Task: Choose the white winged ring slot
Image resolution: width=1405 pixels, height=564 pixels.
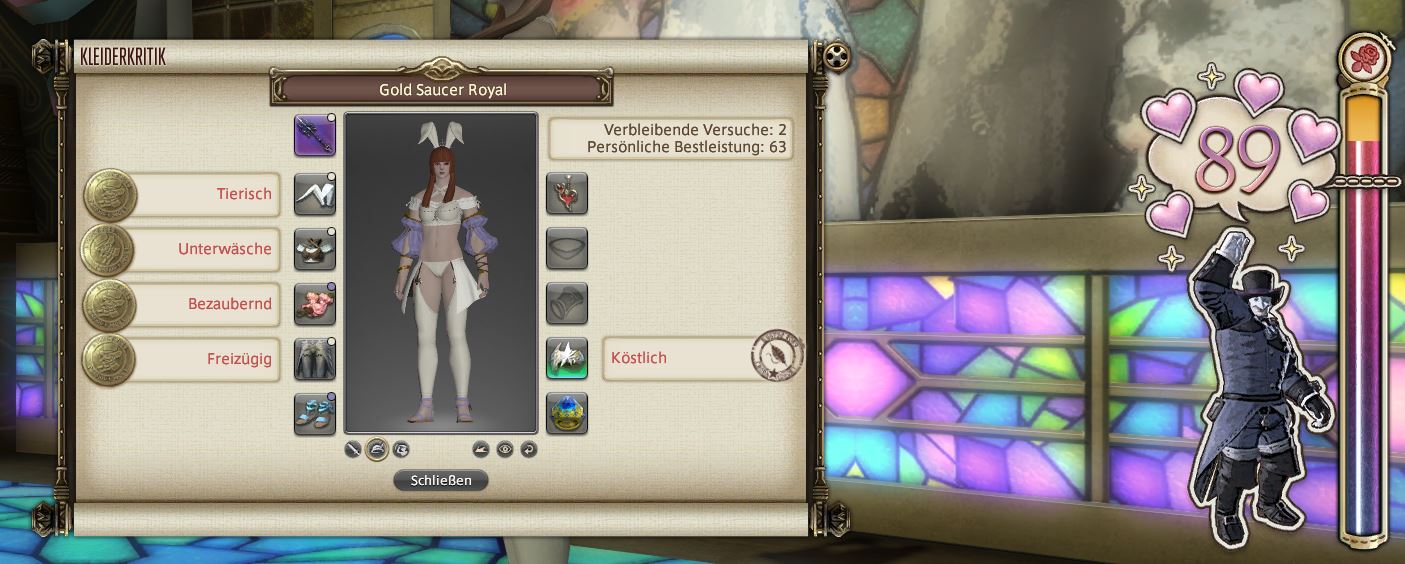Action: [x=567, y=359]
